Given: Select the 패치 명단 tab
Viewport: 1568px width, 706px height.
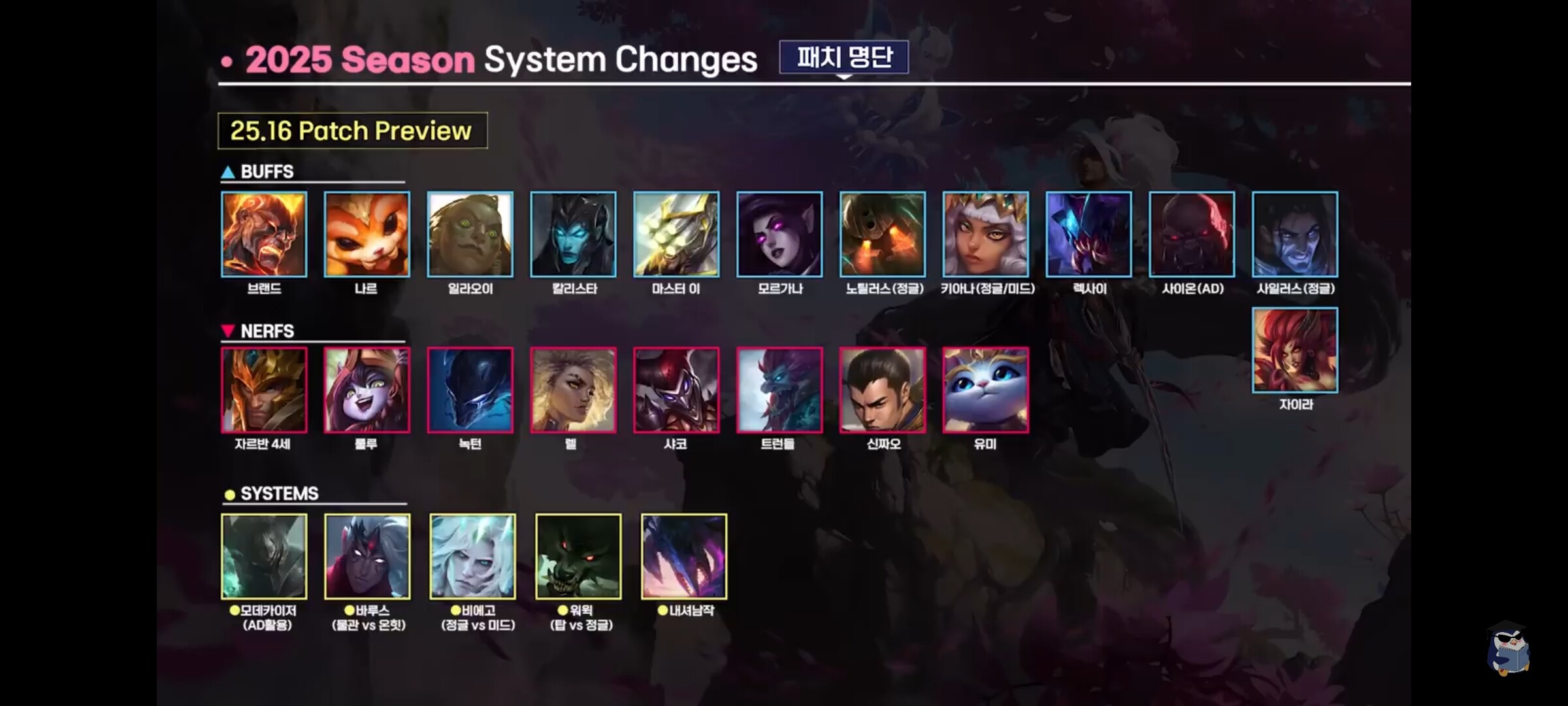Looking at the screenshot, I should click(x=843, y=58).
